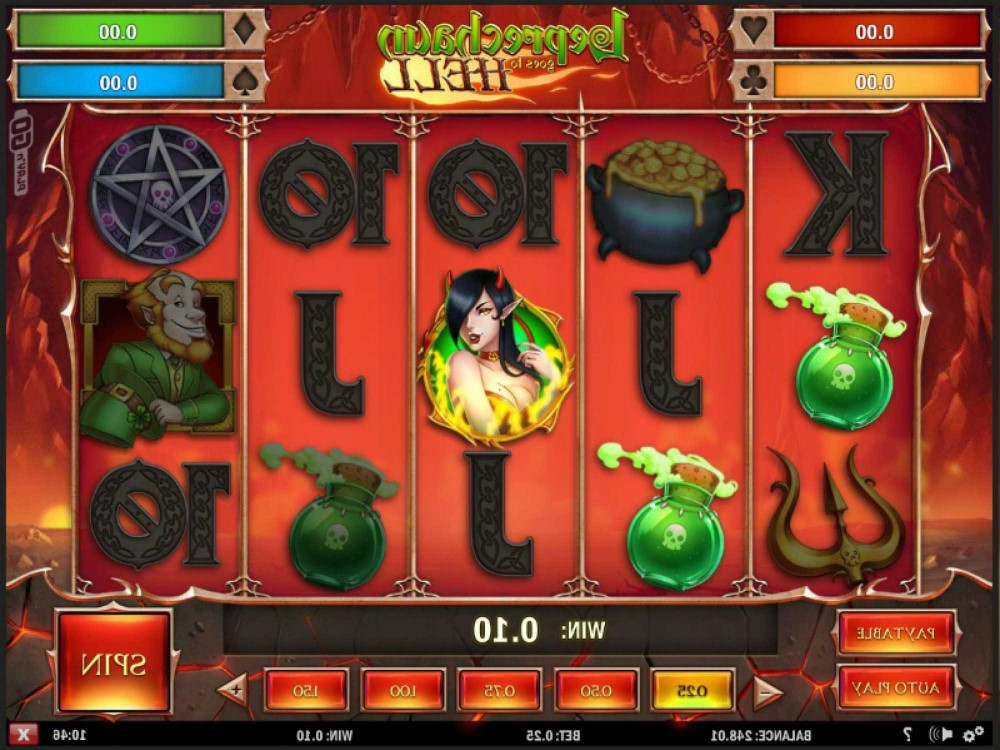Select the 0.25 bet amount
This screenshot has height=750, width=1000.
point(693,690)
